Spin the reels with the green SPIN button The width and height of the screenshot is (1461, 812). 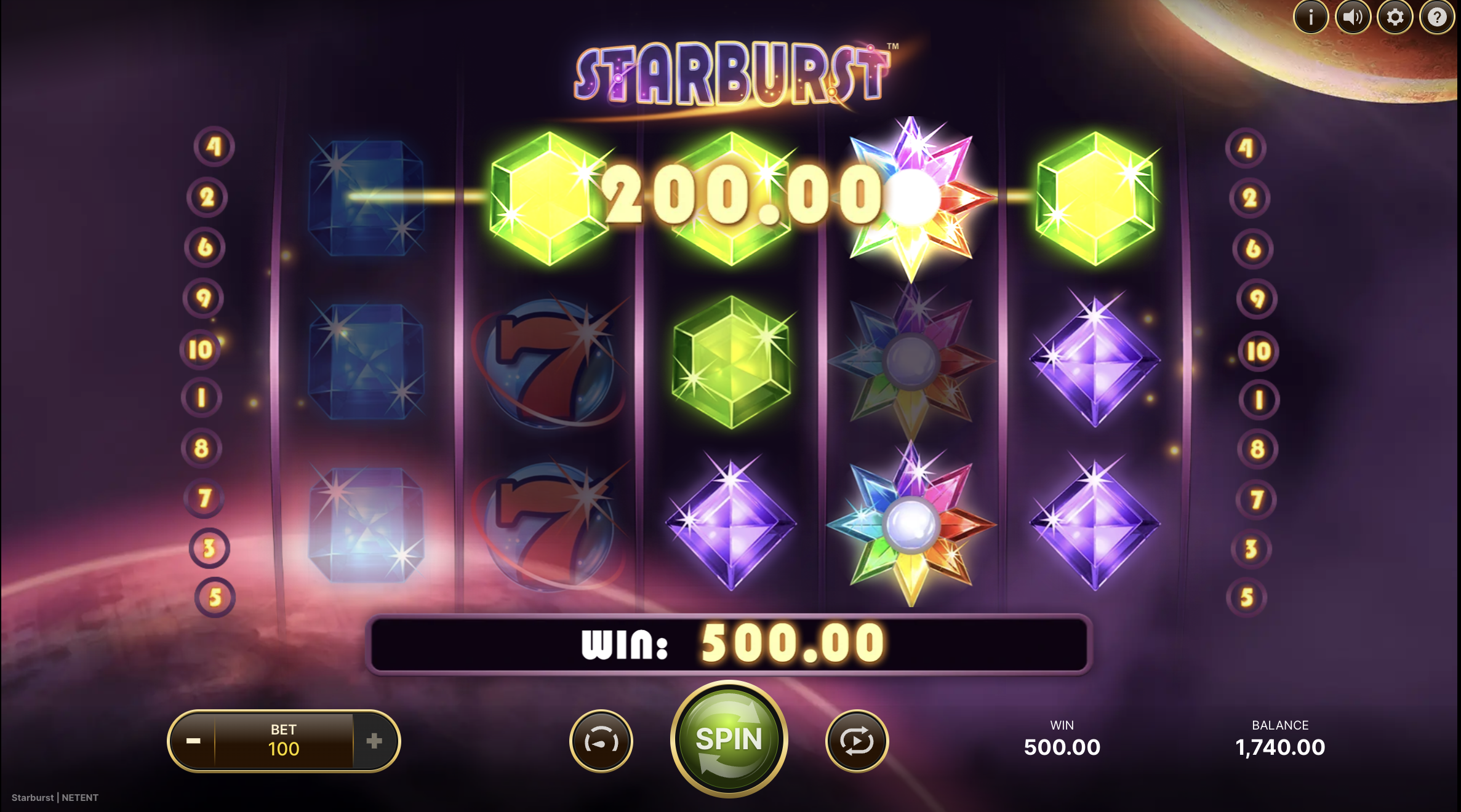click(729, 739)
